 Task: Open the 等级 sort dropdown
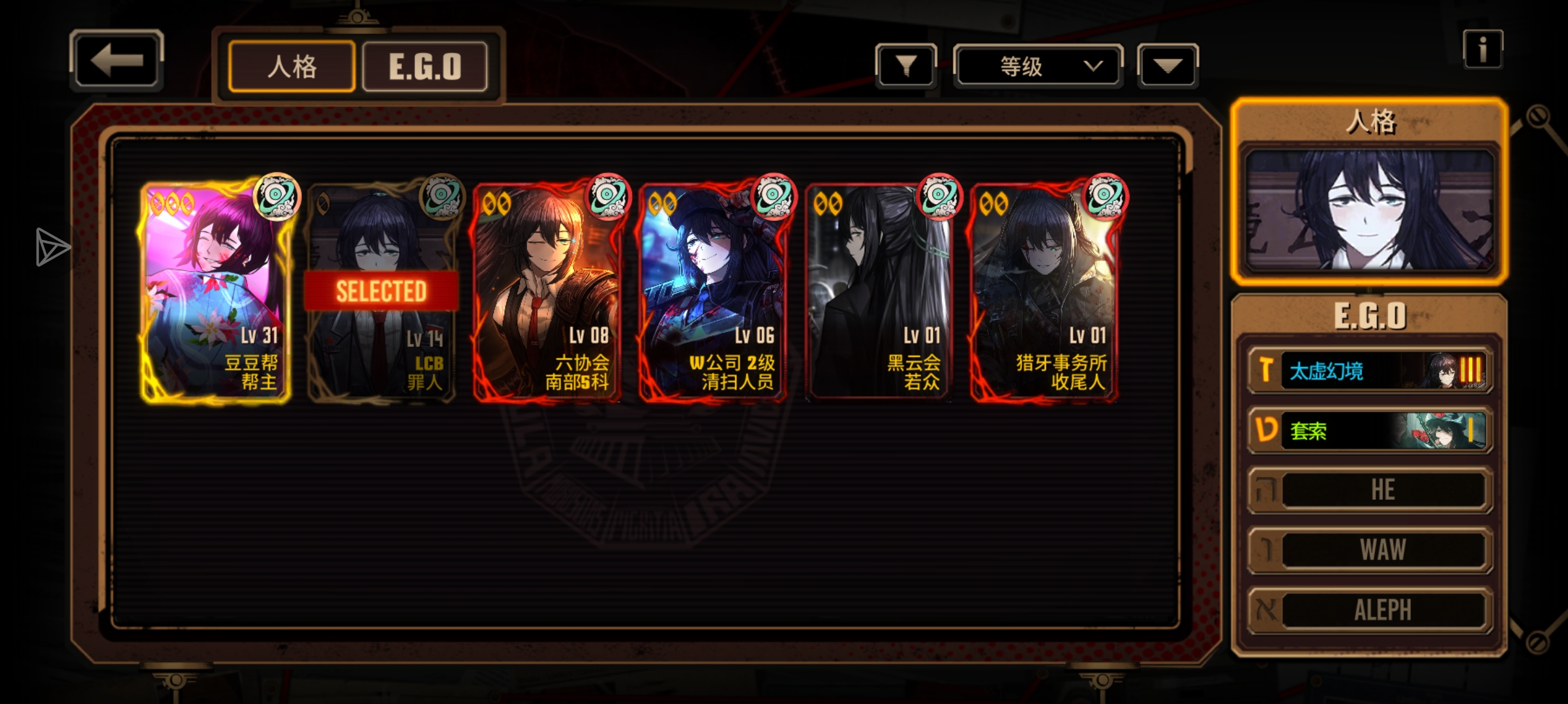coord(1038,66)
